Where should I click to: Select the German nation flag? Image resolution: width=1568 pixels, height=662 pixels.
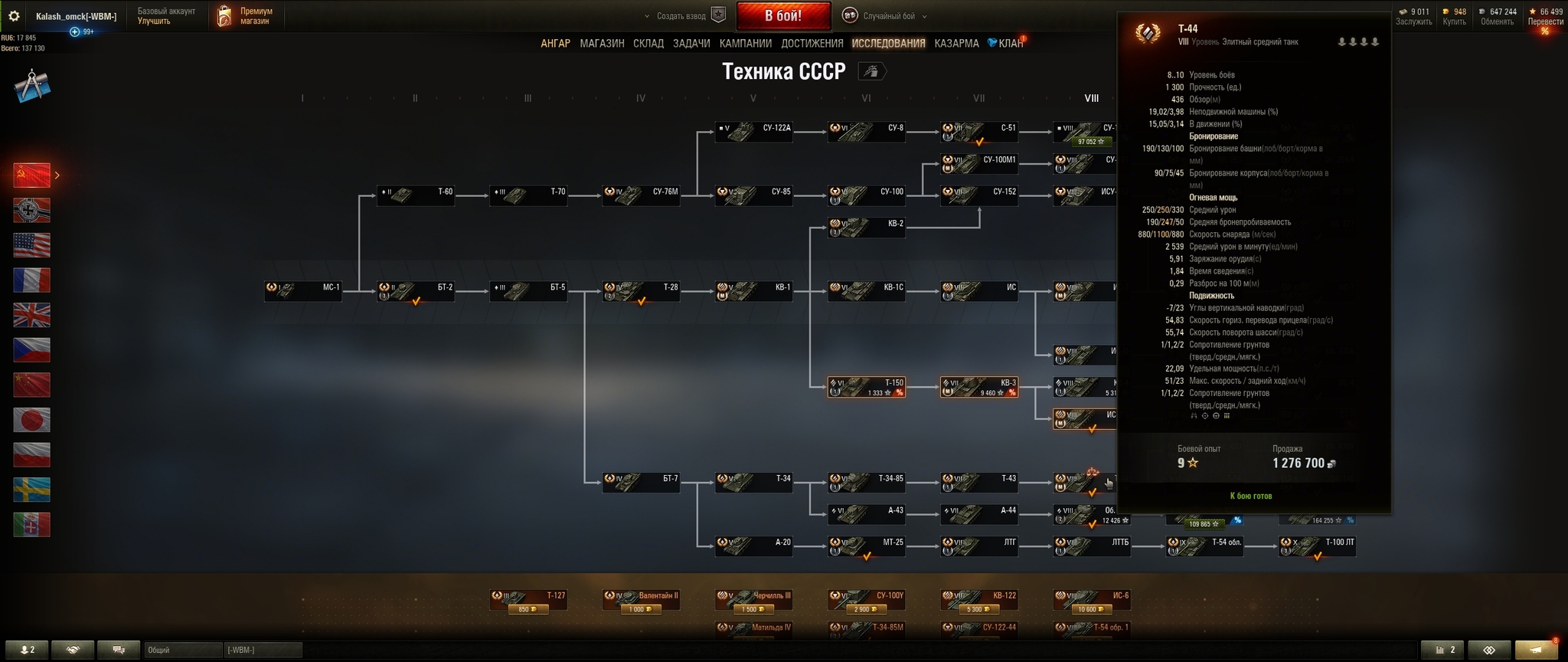coord(32,210)
